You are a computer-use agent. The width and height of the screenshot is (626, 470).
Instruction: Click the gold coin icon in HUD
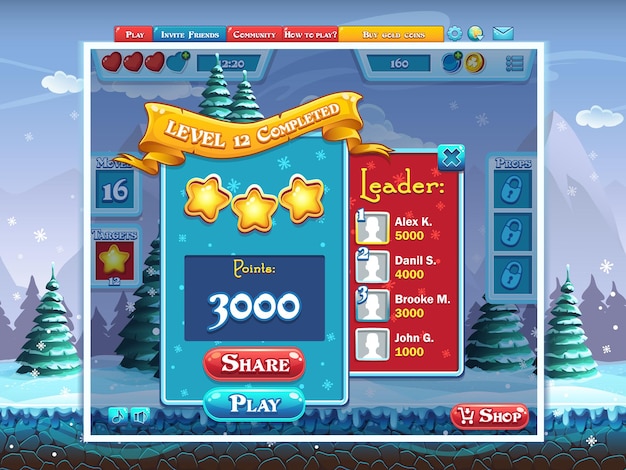(474, 63)
